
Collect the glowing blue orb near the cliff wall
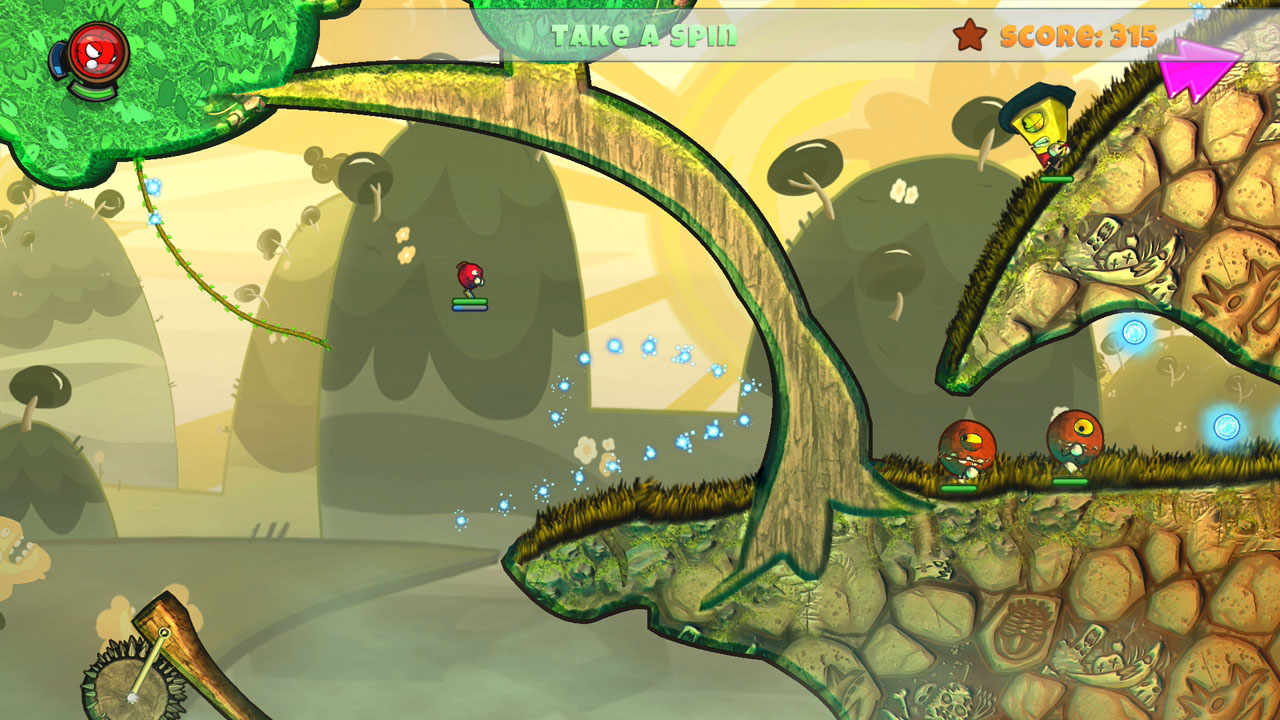pos(1137,331)
